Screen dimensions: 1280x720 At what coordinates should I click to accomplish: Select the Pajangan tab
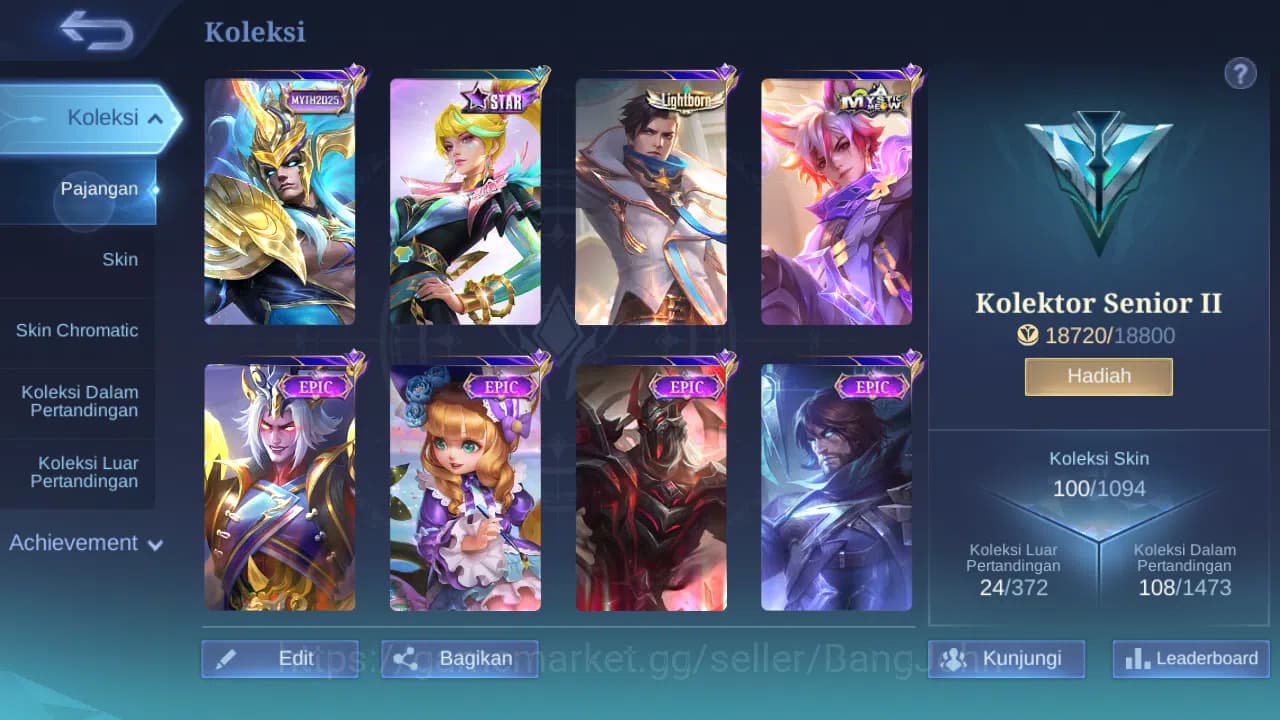pyautogui.click(x=98, y=188)
